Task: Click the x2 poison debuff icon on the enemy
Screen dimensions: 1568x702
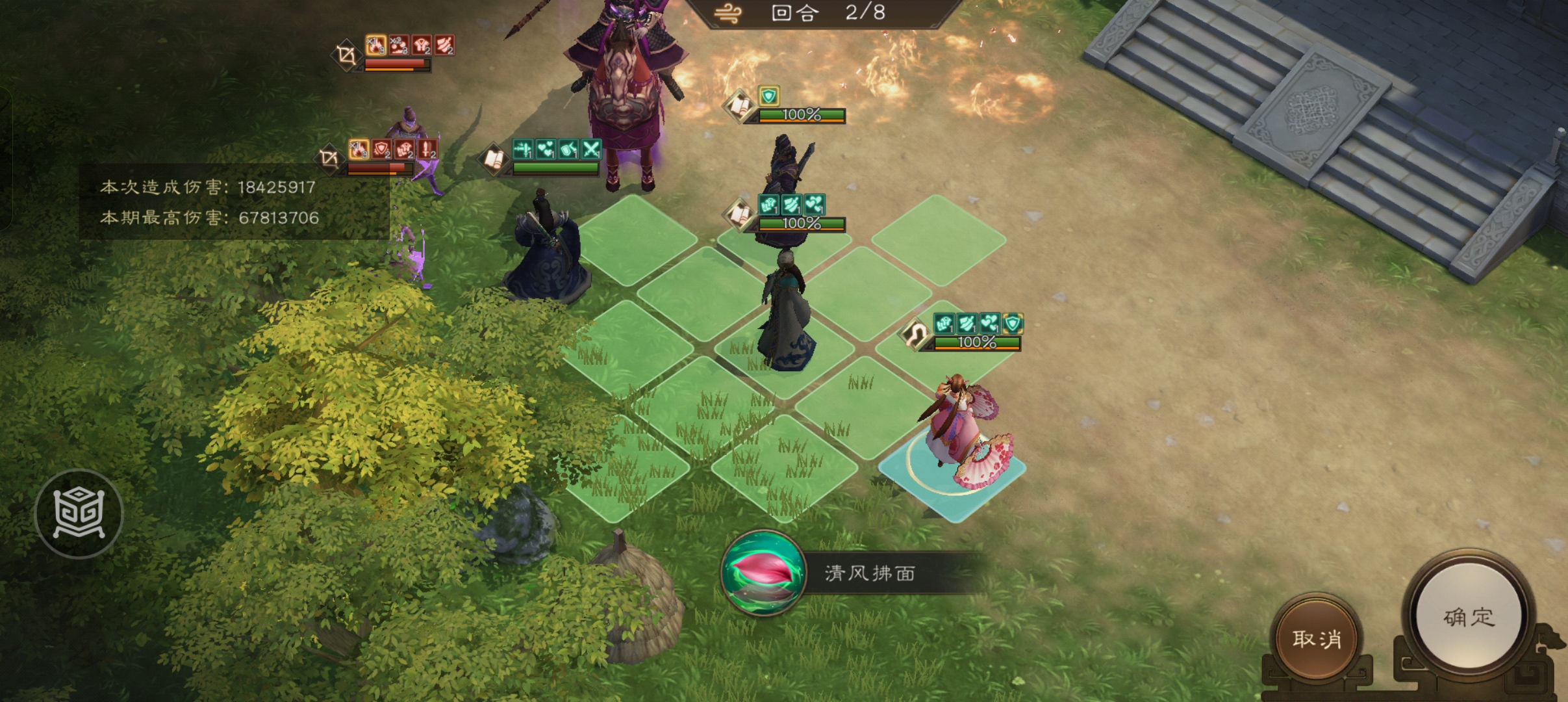Action: tap(398, 45)
